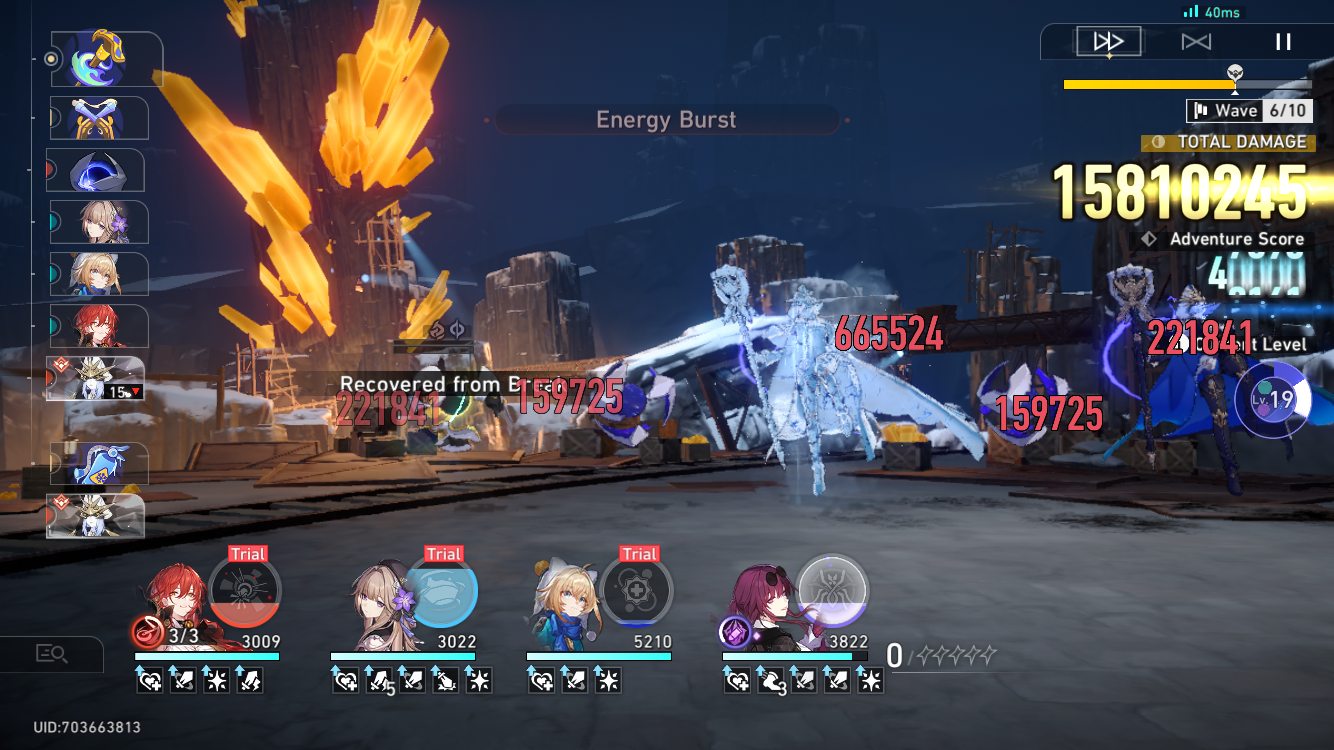The image size is (1334, 750).
Task: Click the star rating next to zero
Action: point(956,653)
